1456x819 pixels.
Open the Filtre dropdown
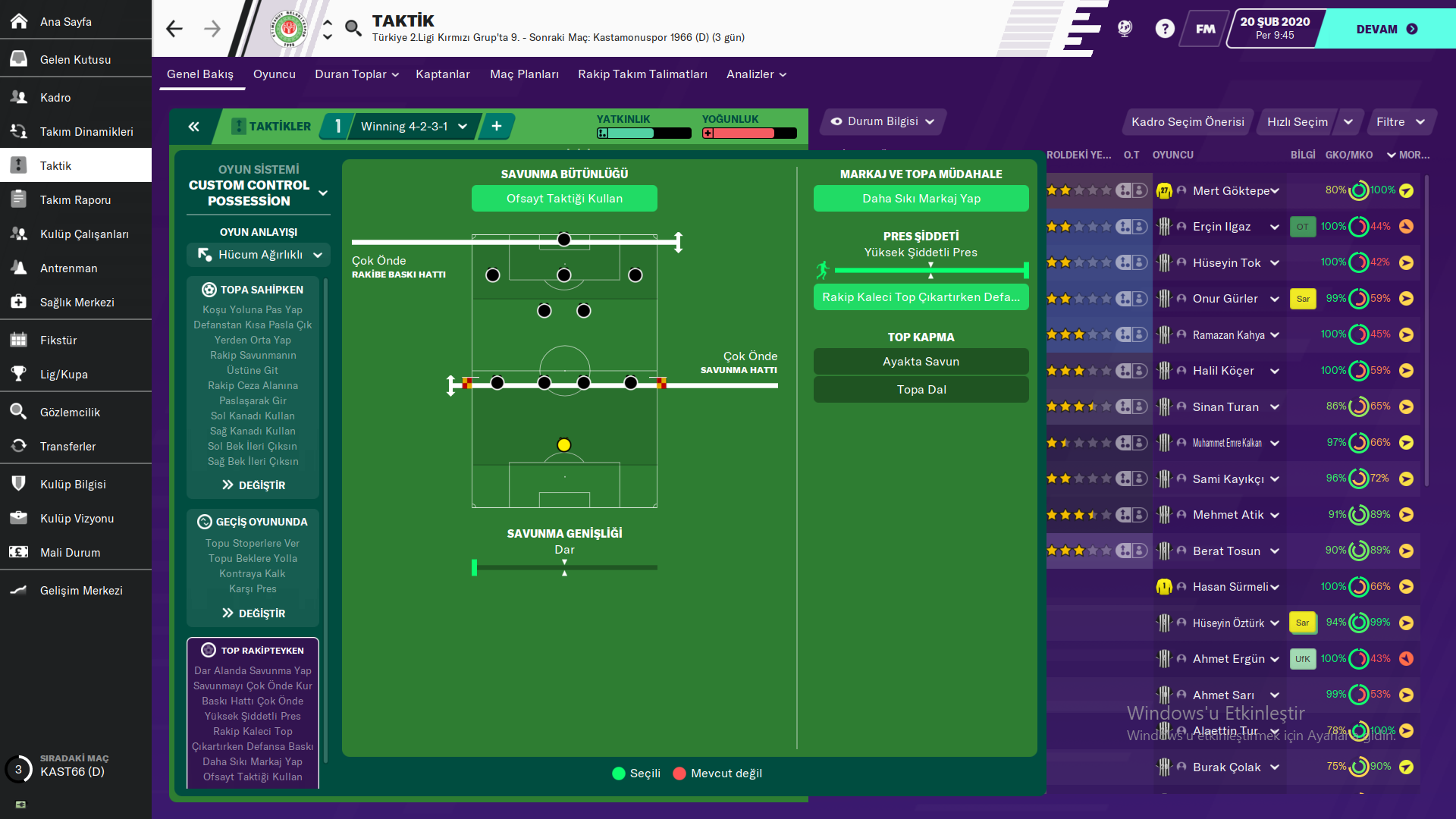click(x=1400, y=122)
